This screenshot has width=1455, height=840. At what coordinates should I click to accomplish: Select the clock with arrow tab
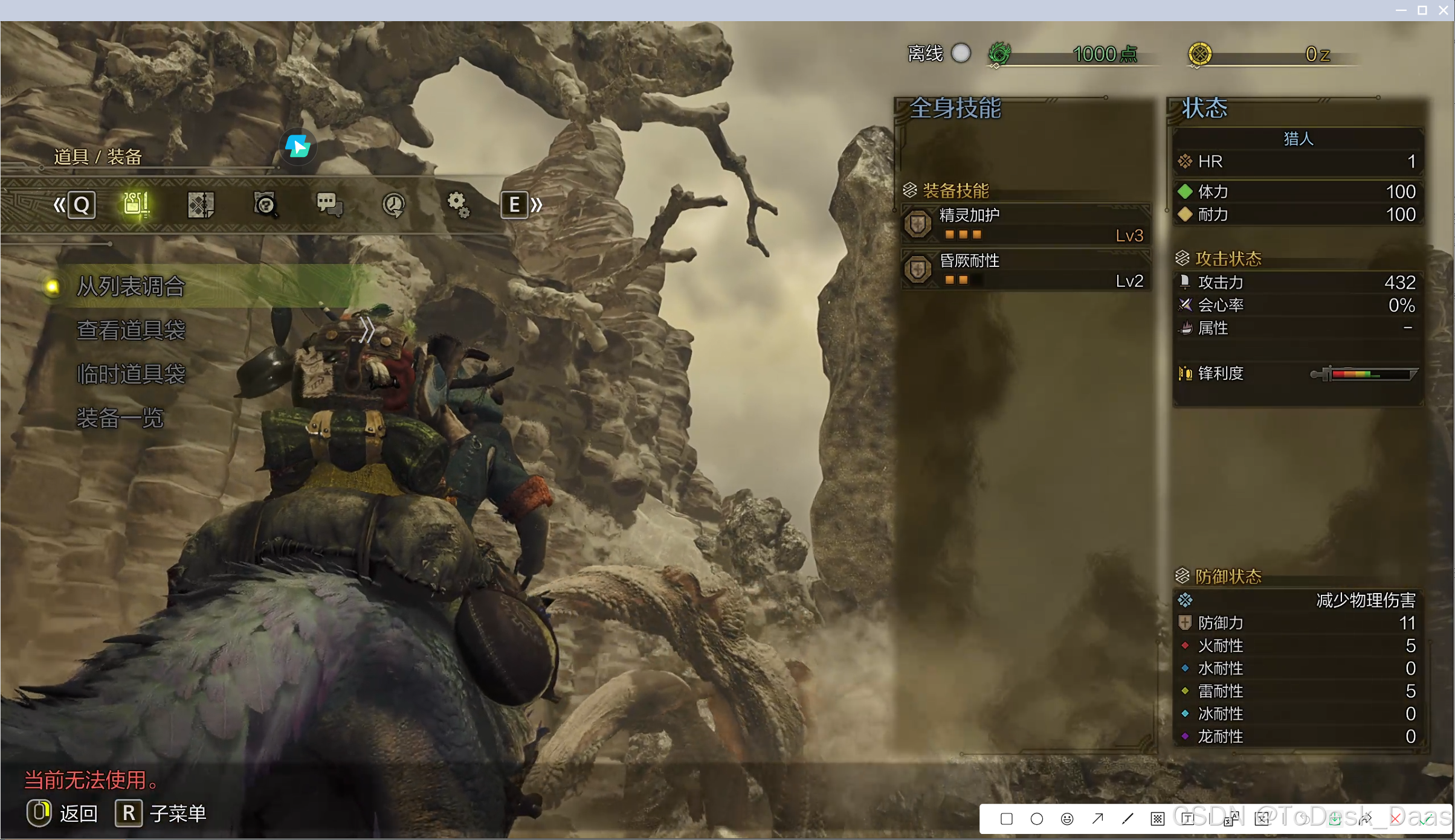click(394, 205)
